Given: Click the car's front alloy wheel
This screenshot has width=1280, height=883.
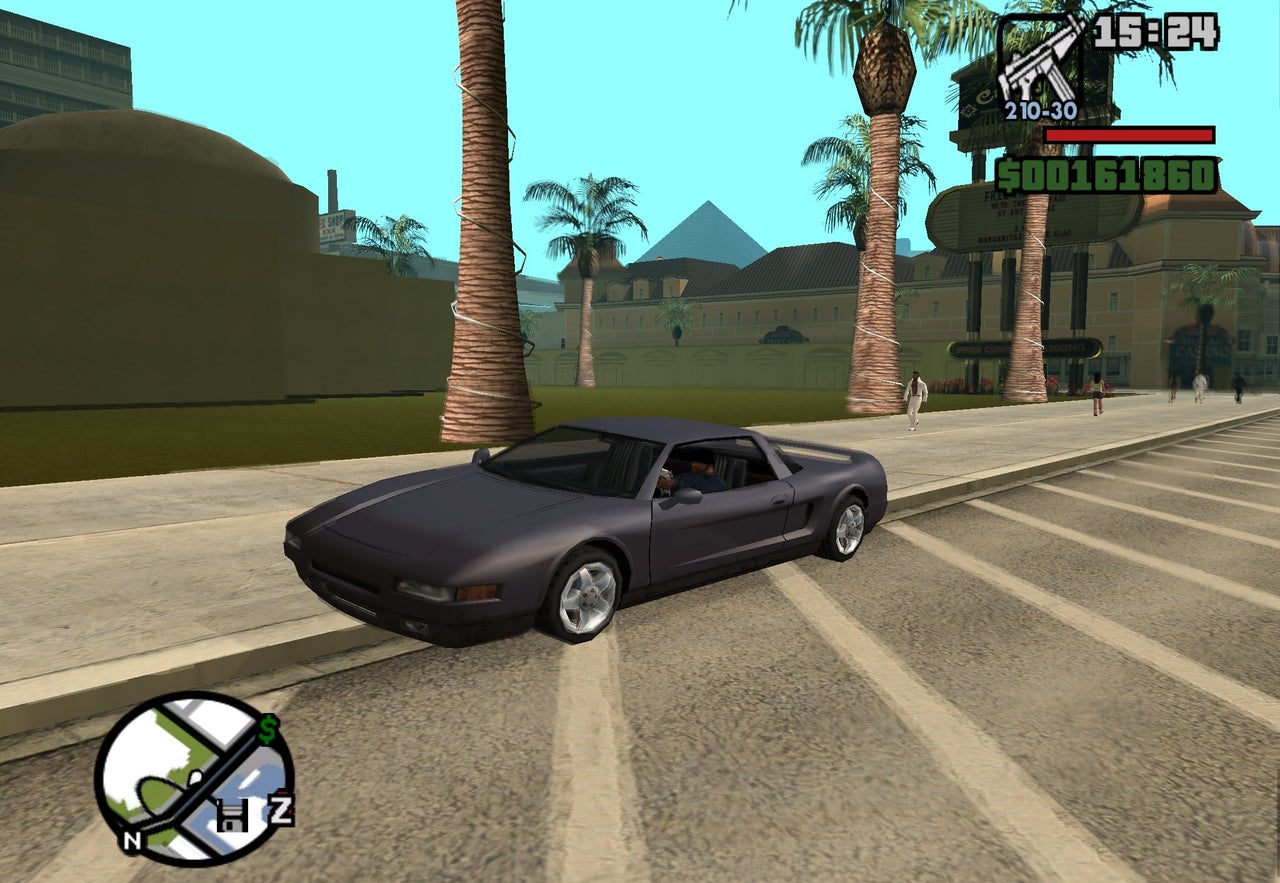Looking at the screenshot, I should click(x=586, y=595).
